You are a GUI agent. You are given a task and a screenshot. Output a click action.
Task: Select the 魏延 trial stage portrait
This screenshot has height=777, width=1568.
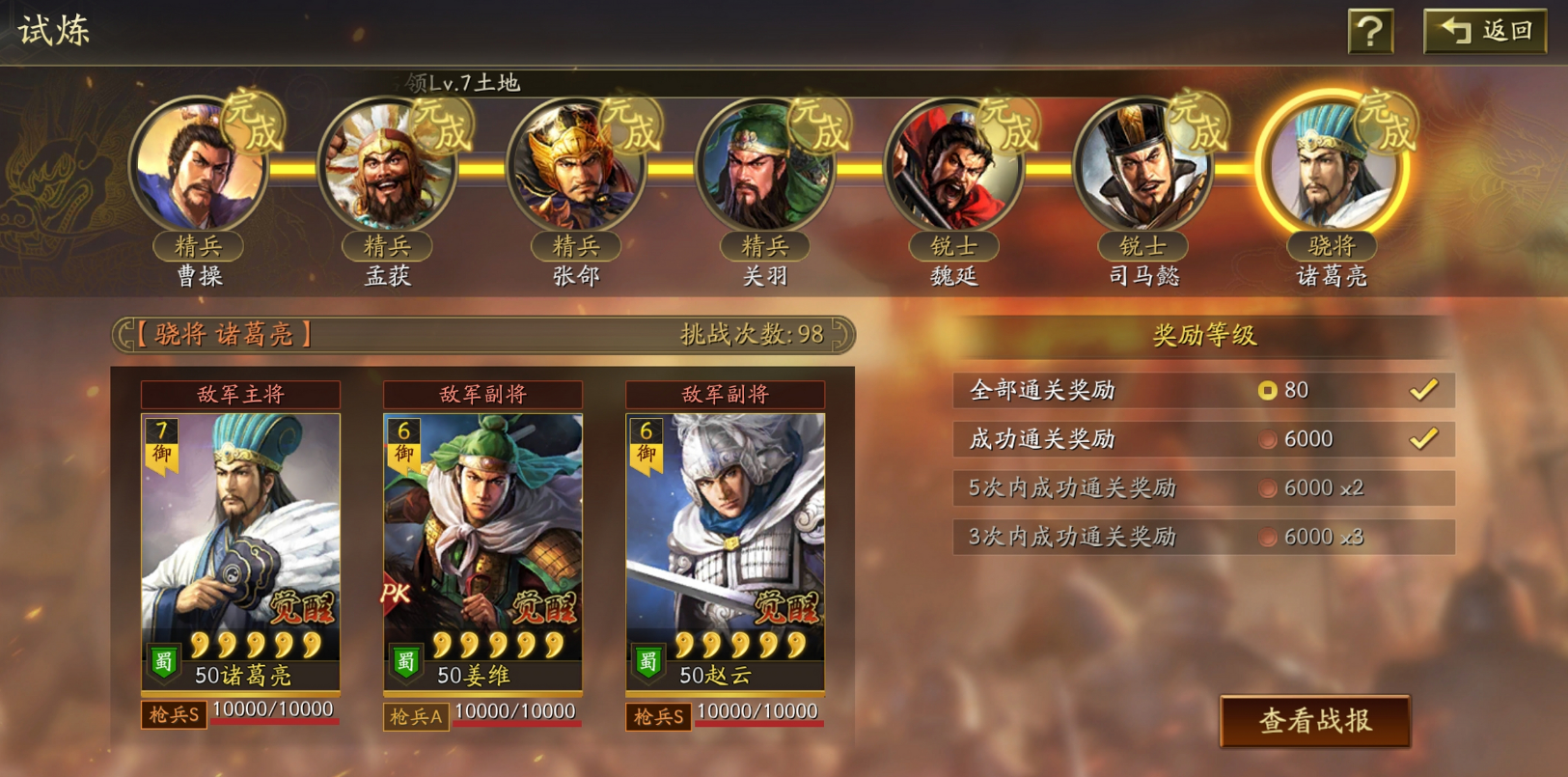pyautogui.click(x=953, y=166)
